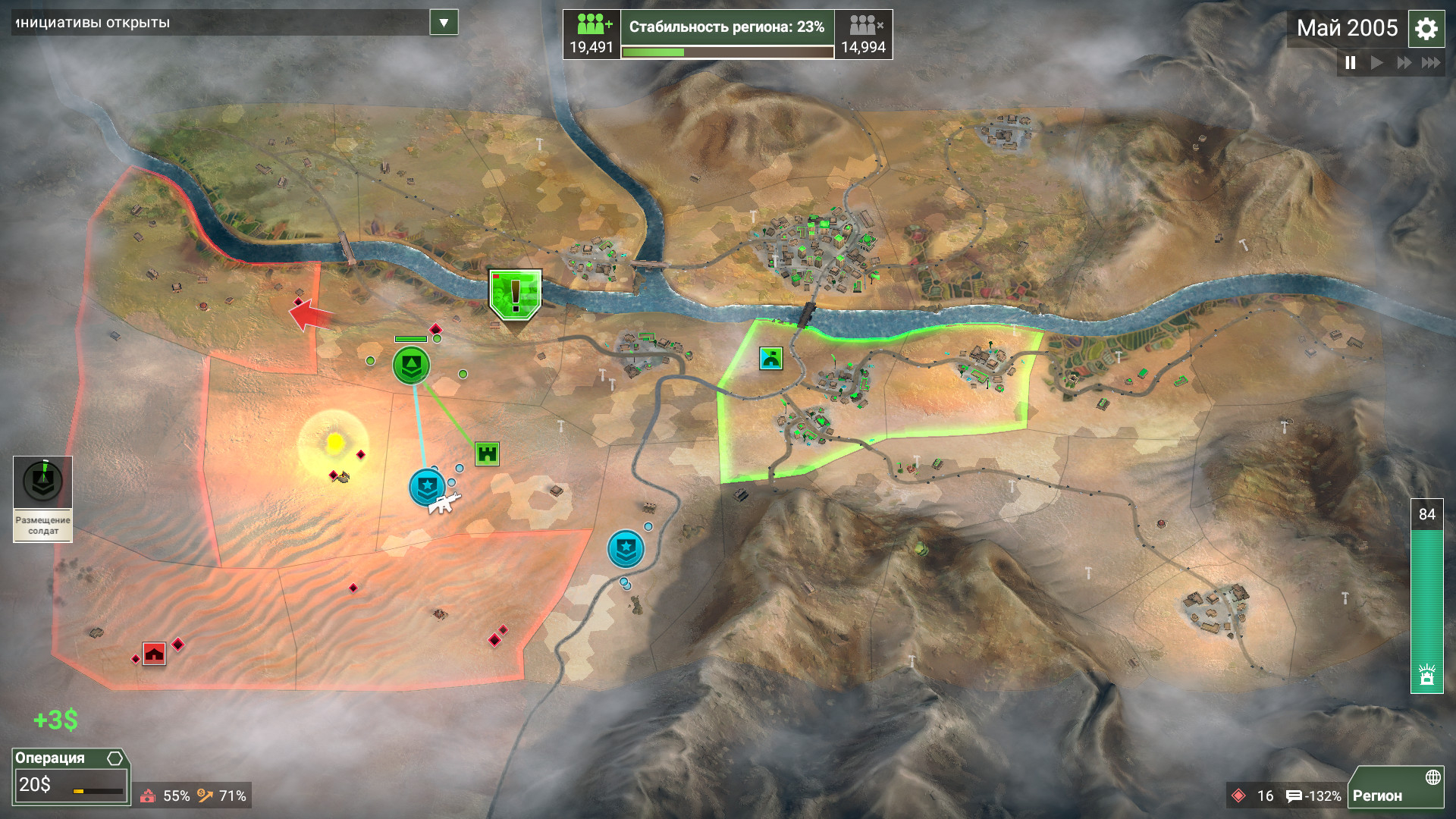Click the blue insurgent marker near the mountains
1456x819 pixels.
[624, 549]
